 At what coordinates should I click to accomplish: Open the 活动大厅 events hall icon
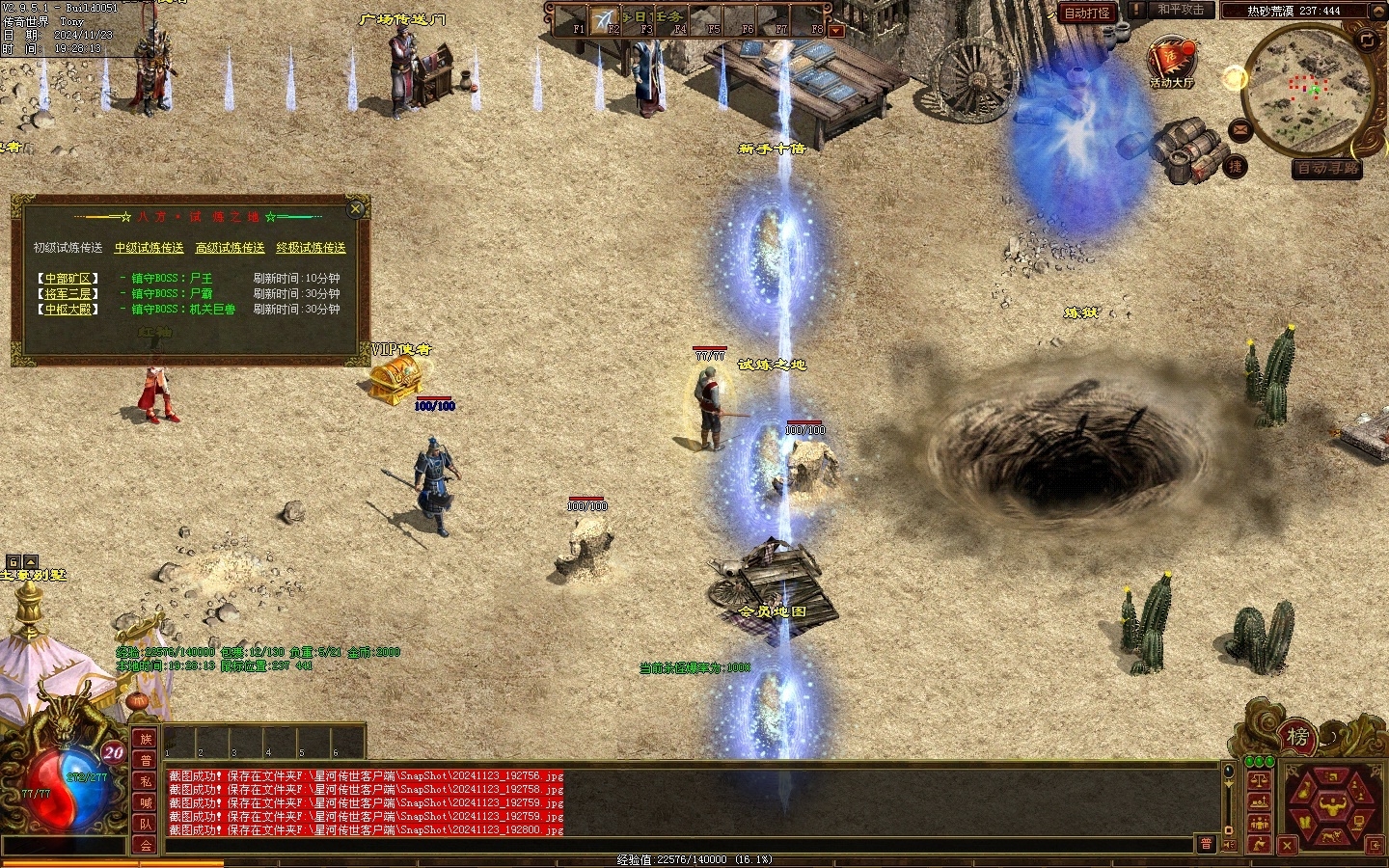[x=1171, y=62]
